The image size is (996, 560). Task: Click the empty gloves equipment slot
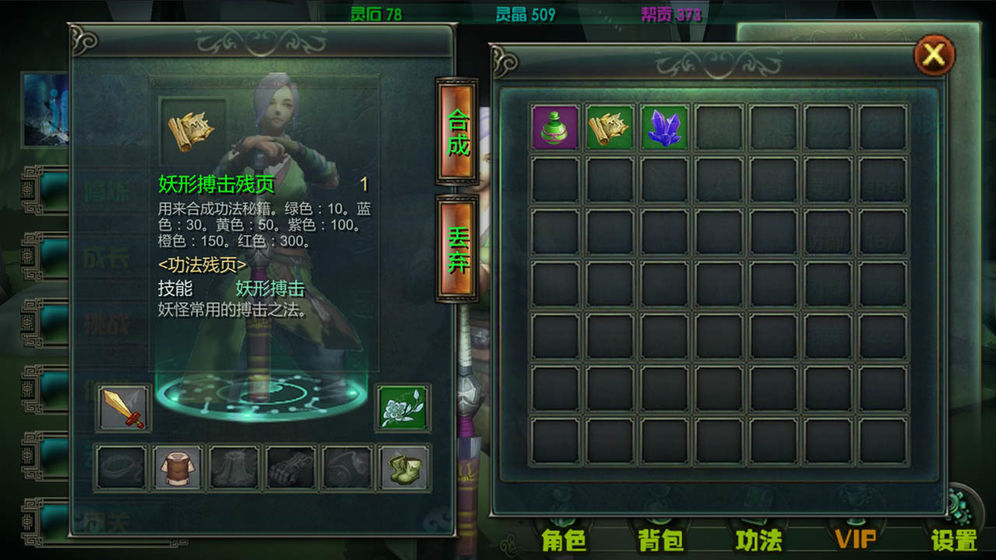click(x=291, y=468)
